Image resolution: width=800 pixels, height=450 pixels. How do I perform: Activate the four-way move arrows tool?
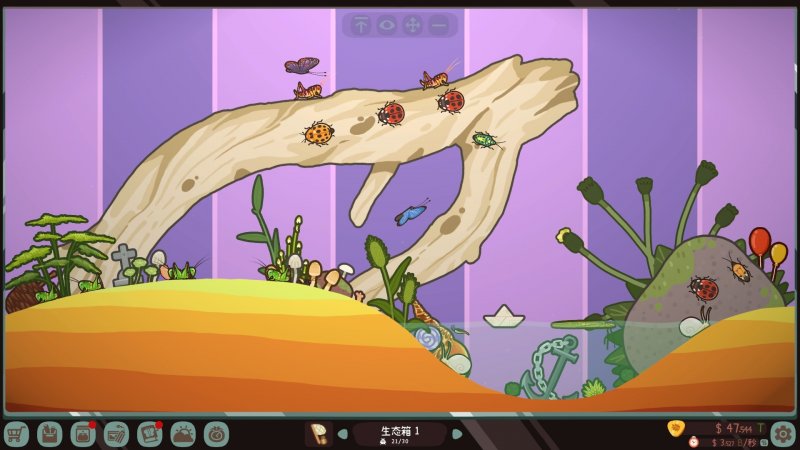(x=412, y=25)
